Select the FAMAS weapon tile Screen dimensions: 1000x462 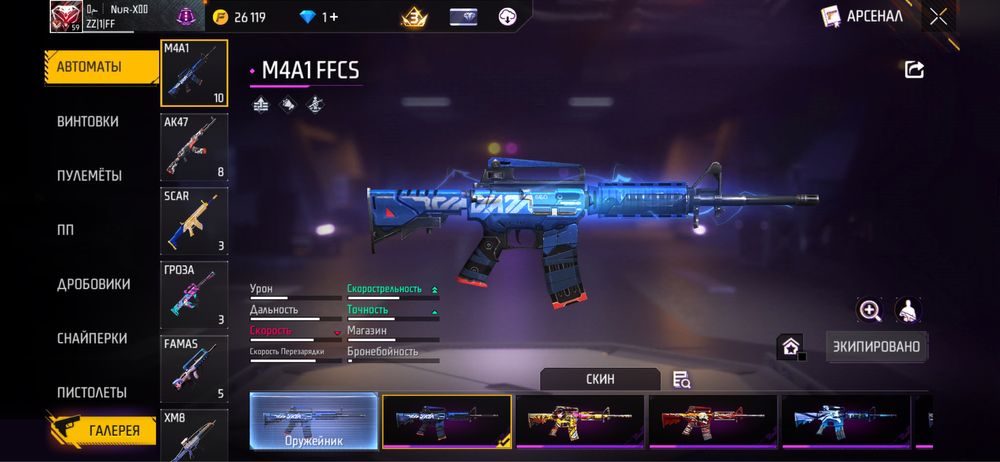pos(194,369)
